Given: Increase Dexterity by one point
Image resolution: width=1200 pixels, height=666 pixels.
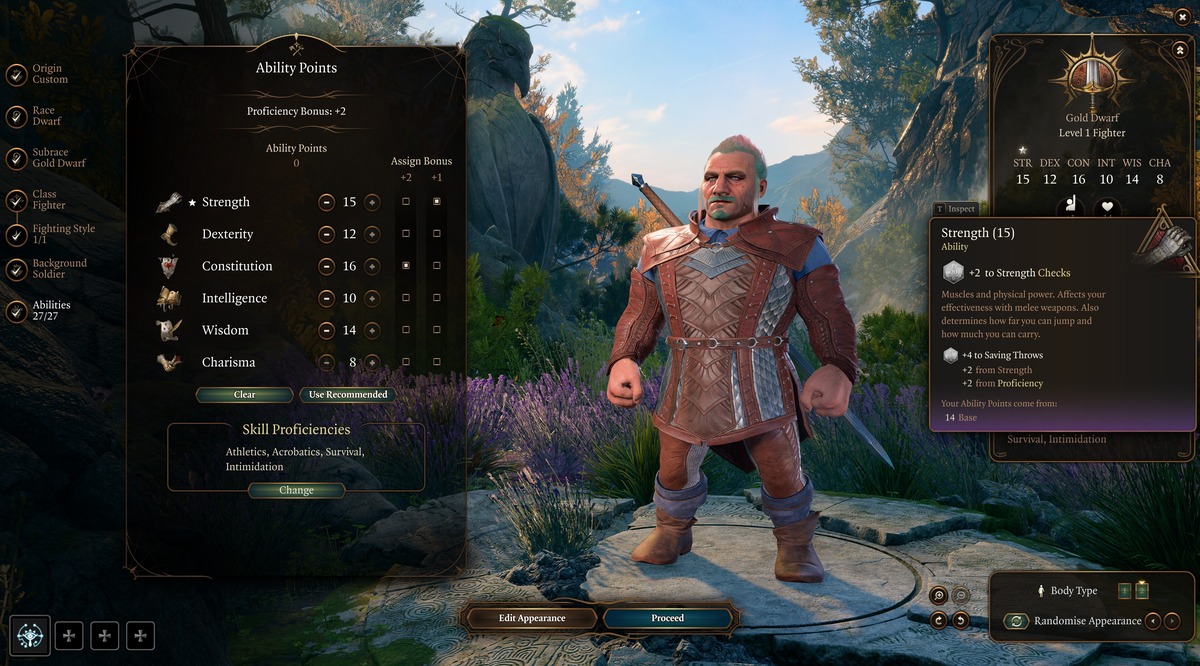Looking at the screenshot, I should click(x=372, y=234).
